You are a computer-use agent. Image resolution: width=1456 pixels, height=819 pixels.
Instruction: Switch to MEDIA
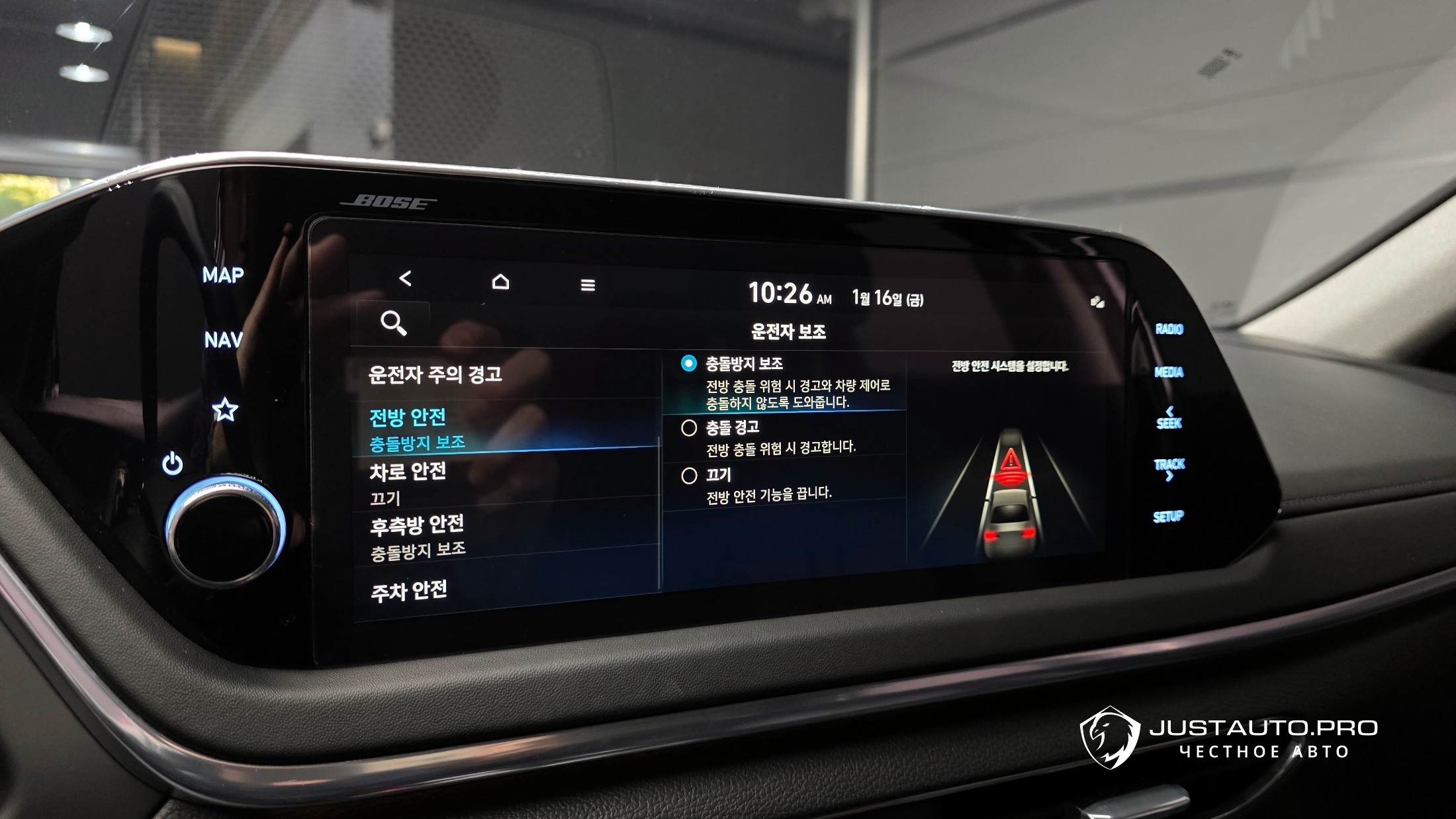[x=1169, y=372]
